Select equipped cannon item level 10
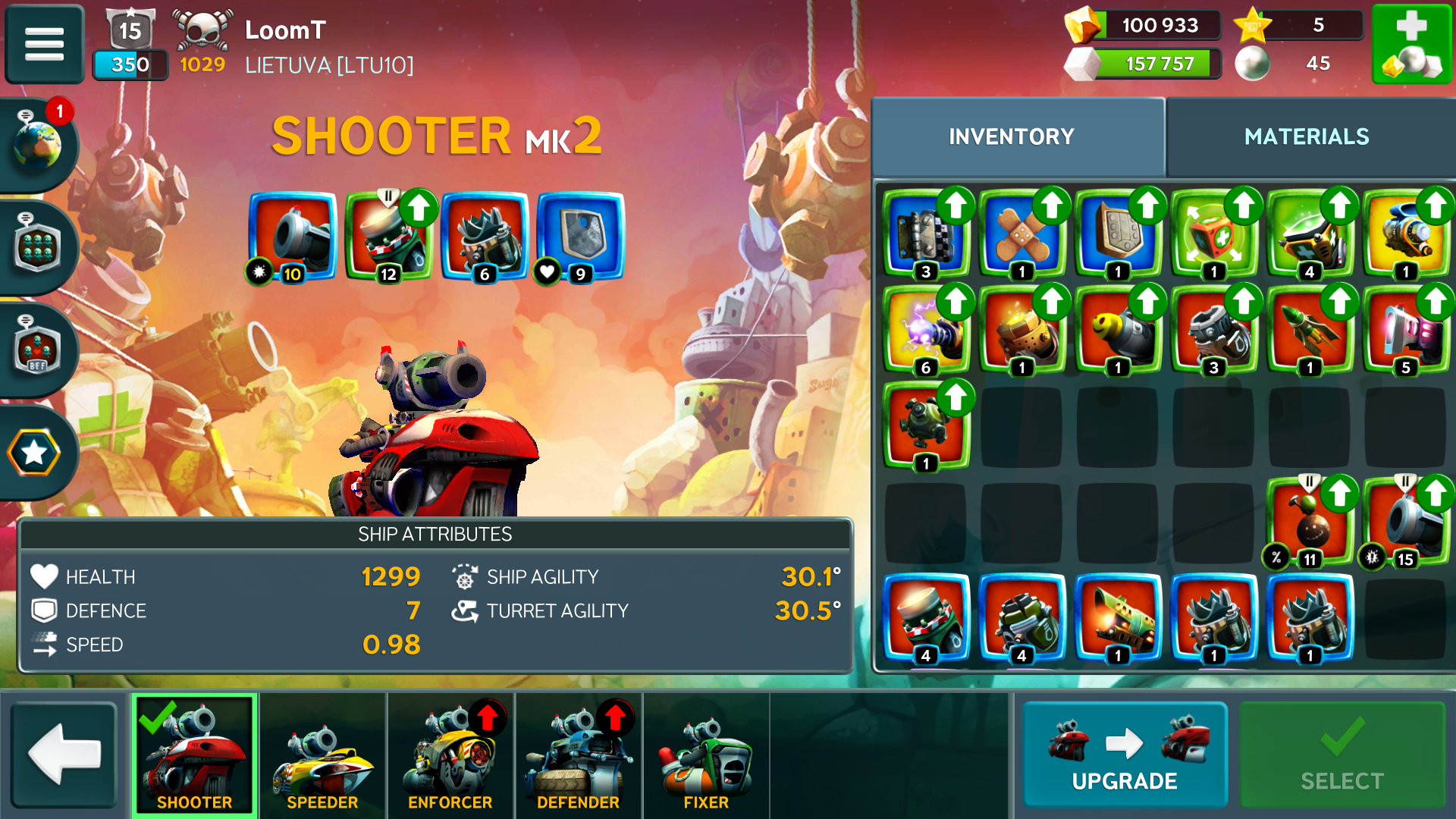1456x819 pixels. (293, 237)
